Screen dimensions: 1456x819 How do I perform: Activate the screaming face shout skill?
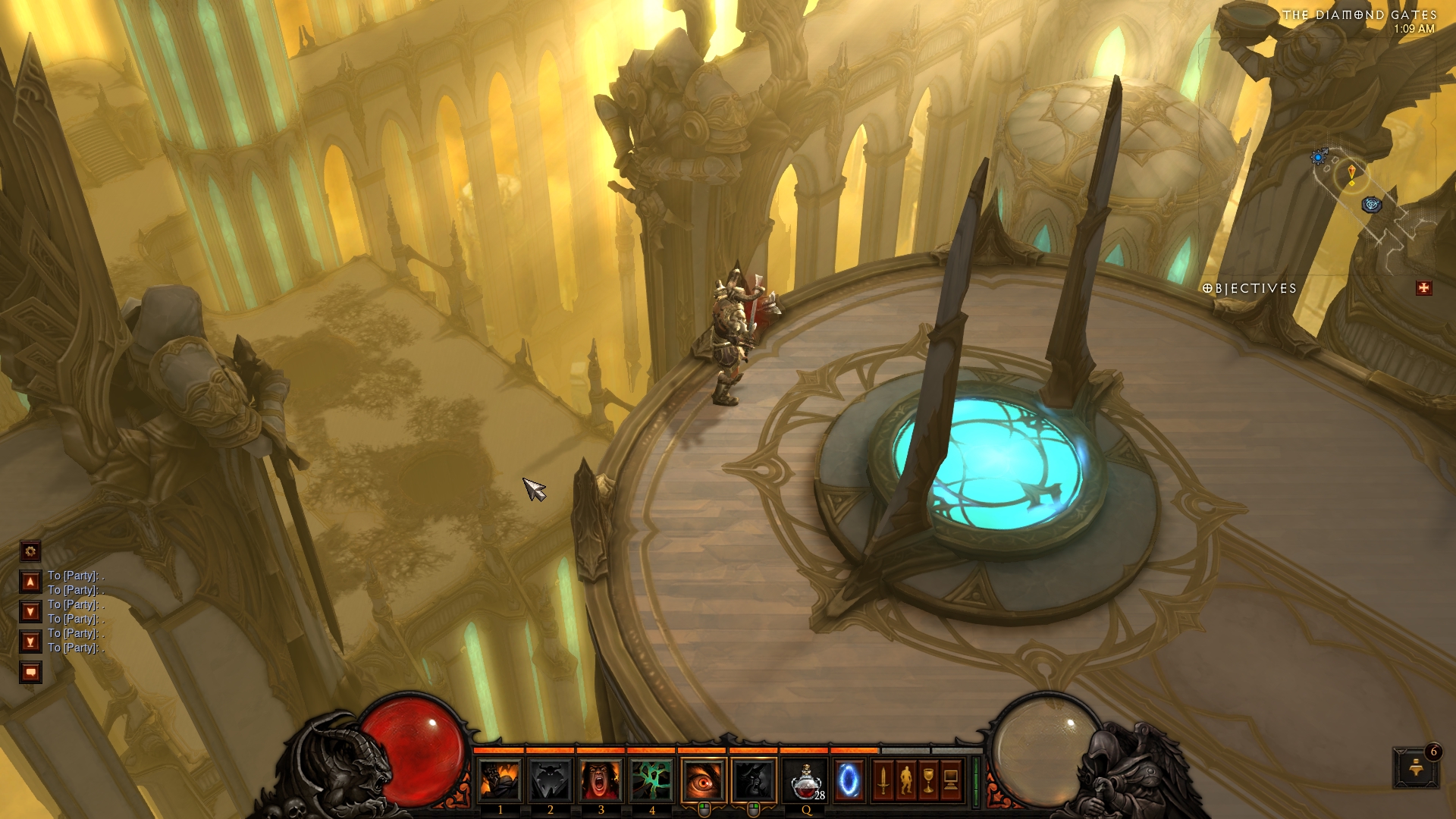tap(601, 780)
